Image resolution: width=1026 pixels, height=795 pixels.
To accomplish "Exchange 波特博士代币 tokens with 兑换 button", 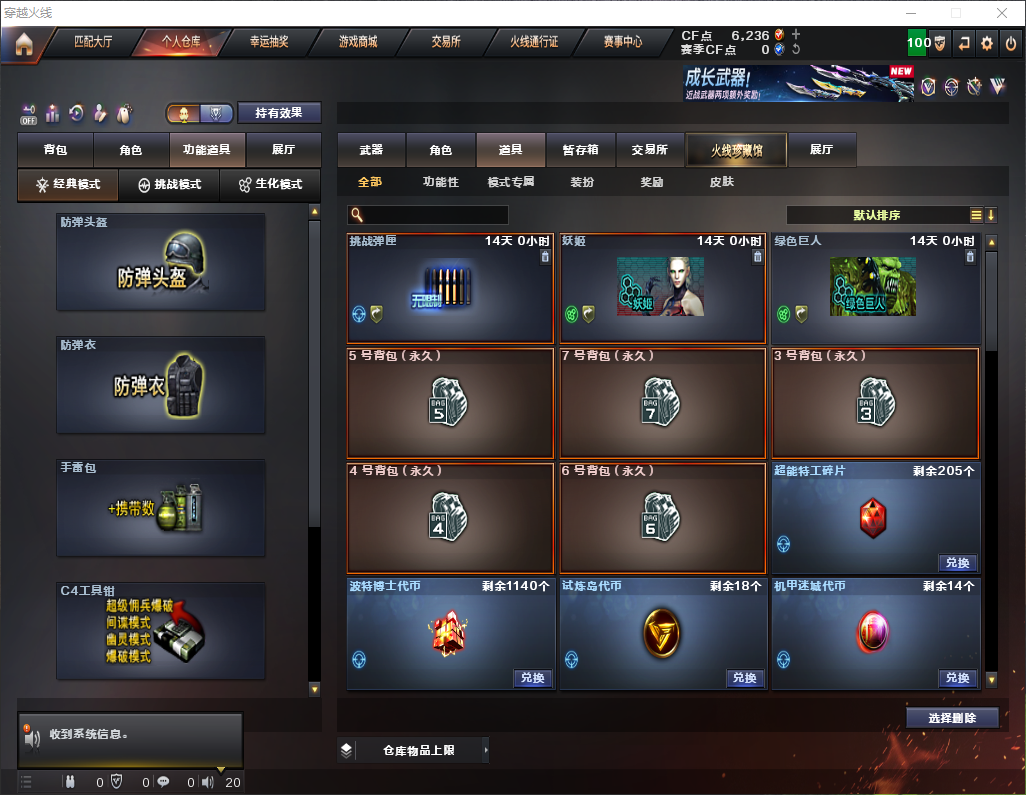I will pos(532,678).
